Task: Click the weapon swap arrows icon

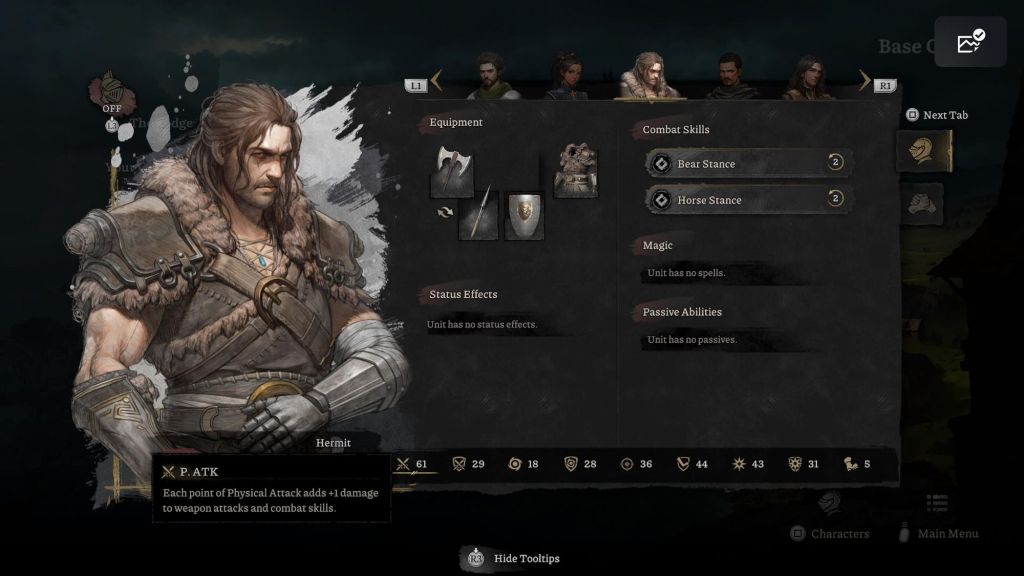Action: pos(444,212)
